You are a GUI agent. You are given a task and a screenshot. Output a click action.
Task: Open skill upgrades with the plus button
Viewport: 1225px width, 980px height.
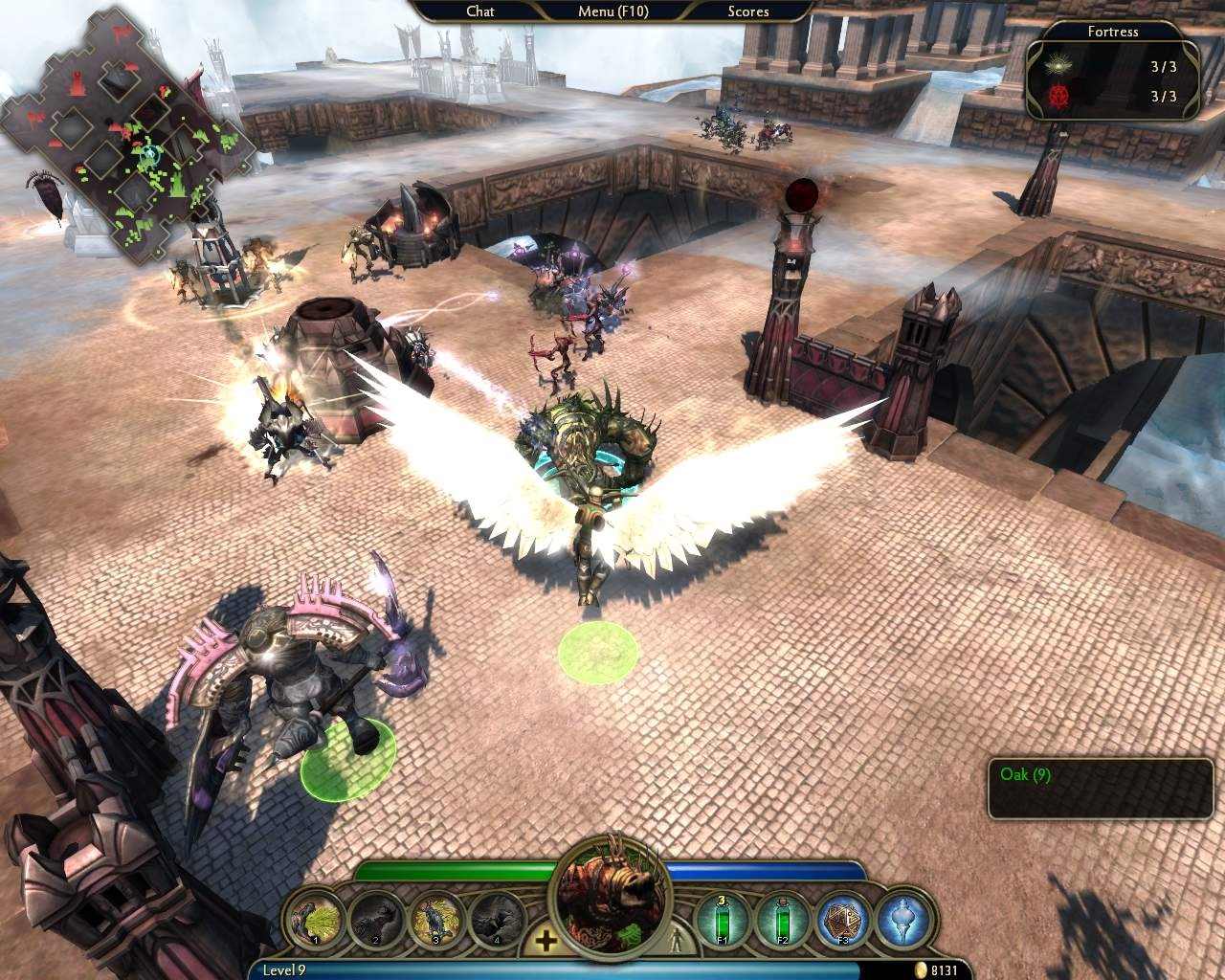pos(546,940)
